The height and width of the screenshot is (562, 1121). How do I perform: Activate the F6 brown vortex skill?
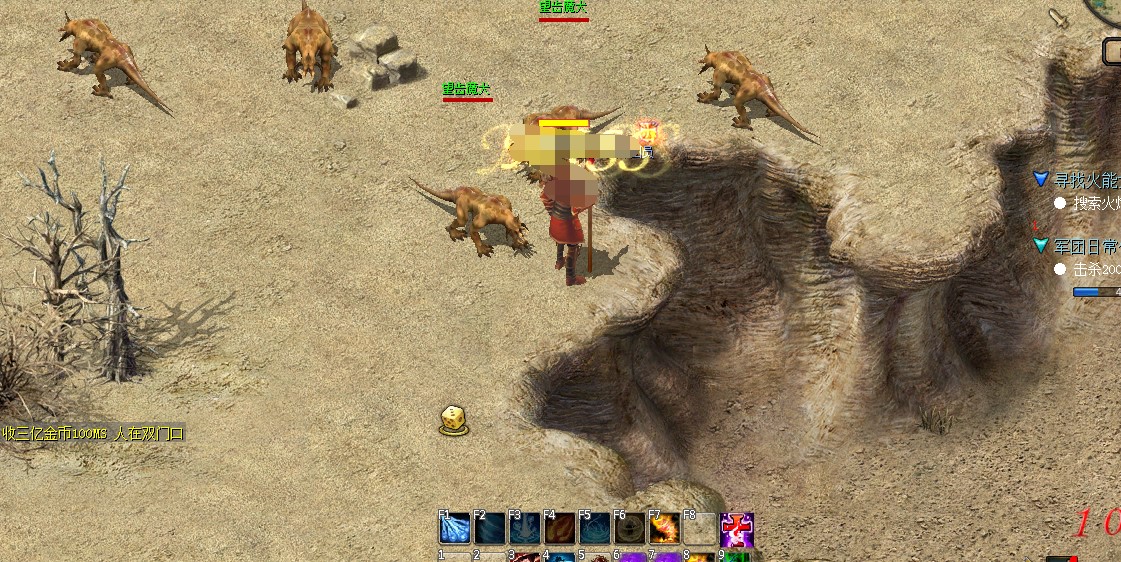click(x=630, y=528)
